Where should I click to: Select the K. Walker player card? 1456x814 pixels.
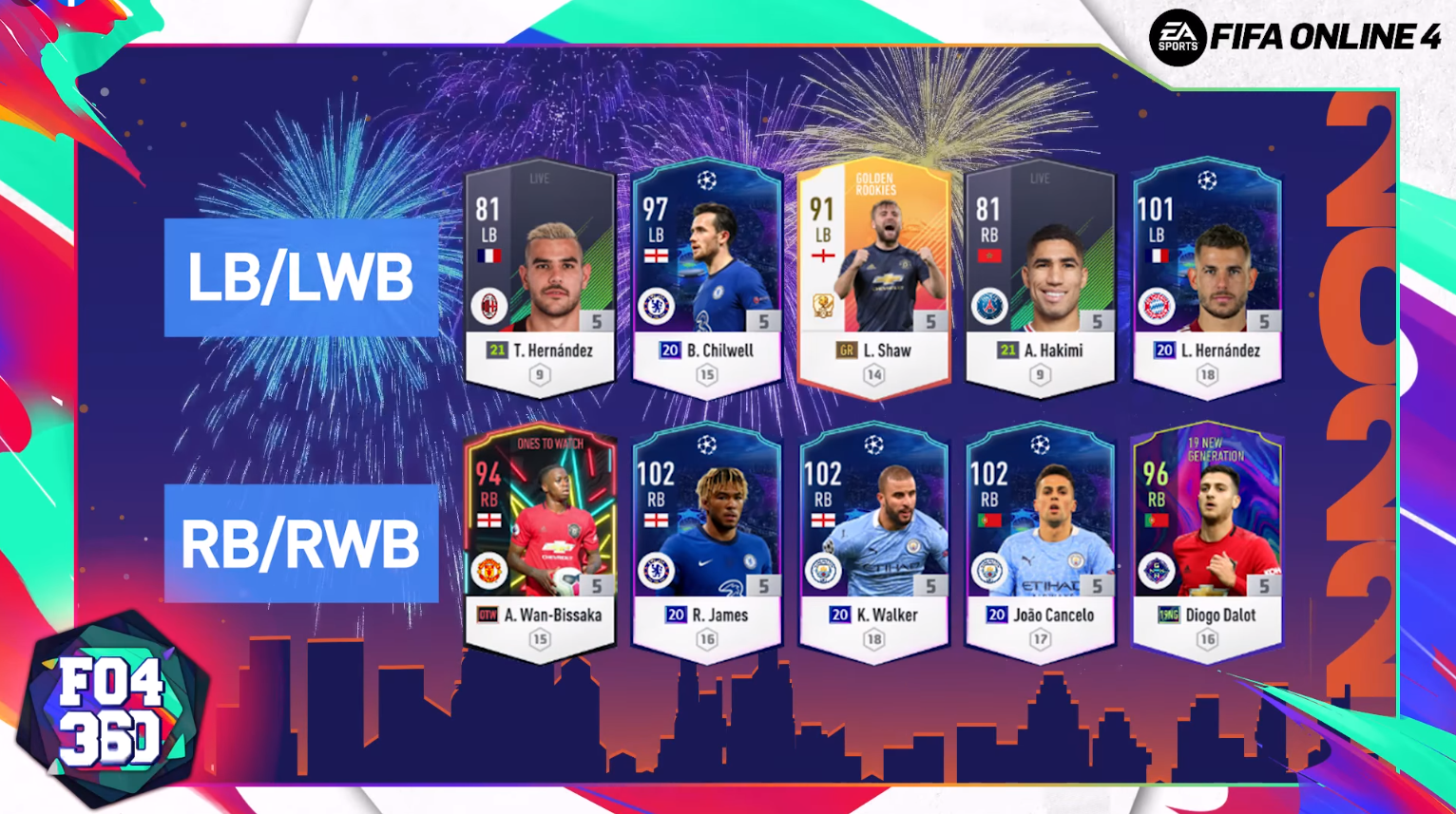(873, 540)
